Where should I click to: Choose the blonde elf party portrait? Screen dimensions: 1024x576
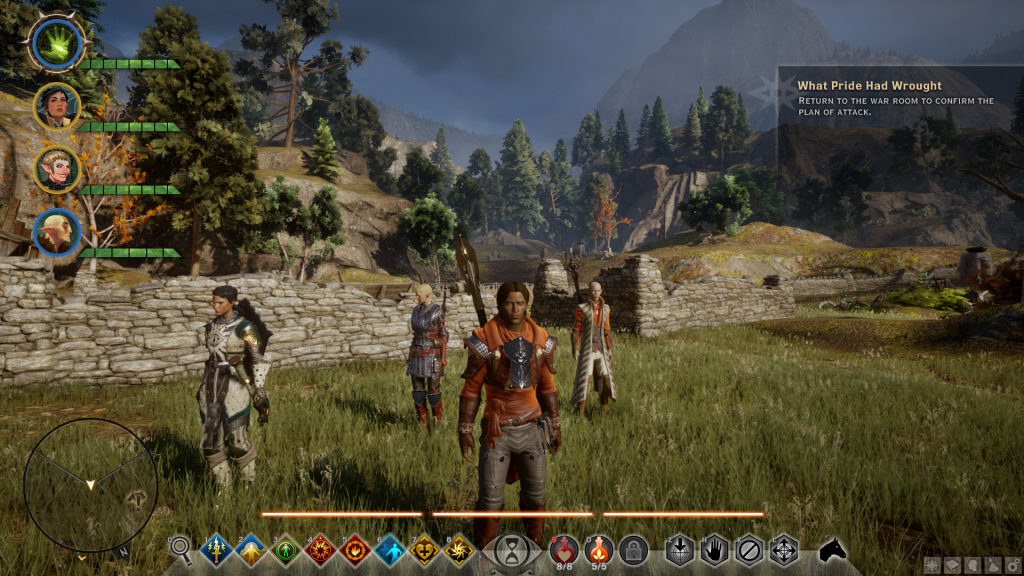pos(56,168)
